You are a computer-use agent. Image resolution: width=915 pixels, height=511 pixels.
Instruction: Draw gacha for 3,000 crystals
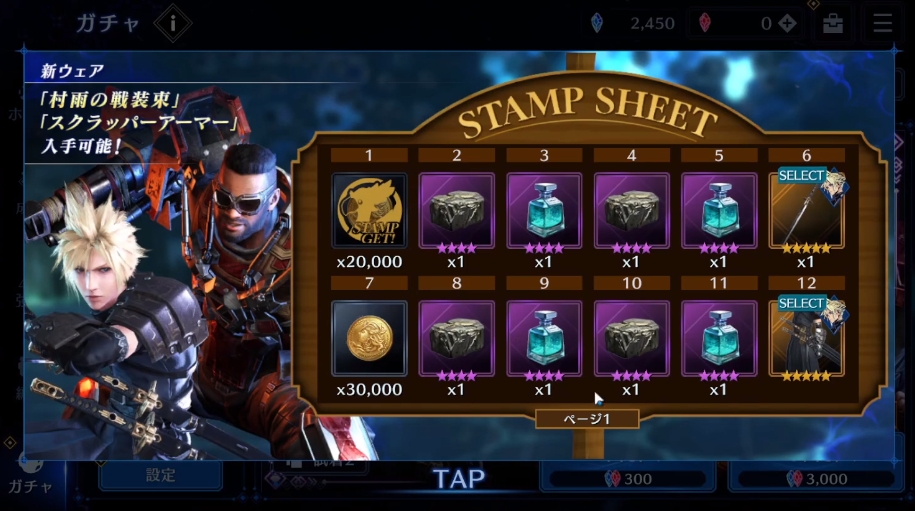pyautogui.click(x=817, y=479)
